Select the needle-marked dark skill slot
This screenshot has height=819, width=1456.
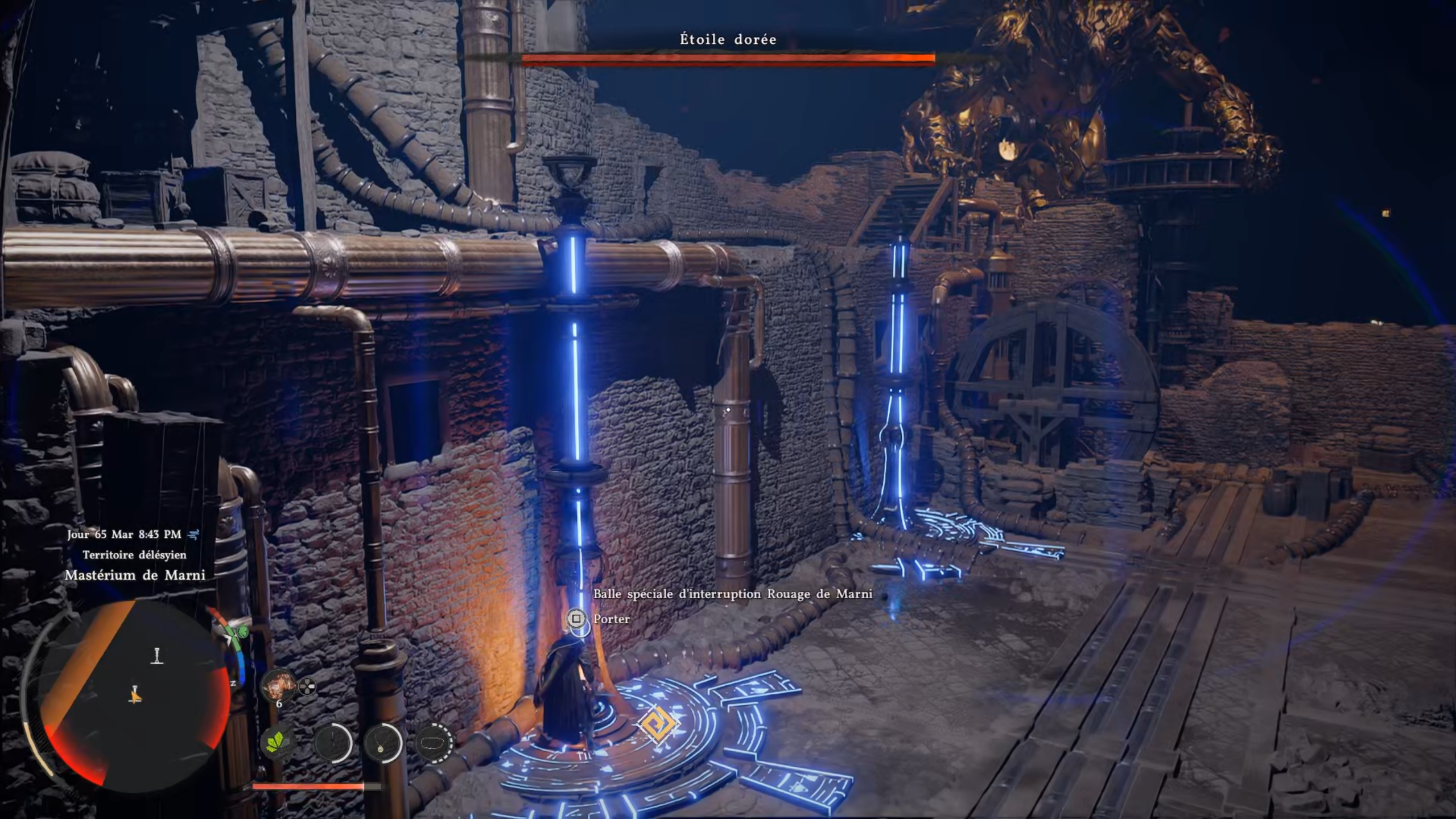click(332, 743)
